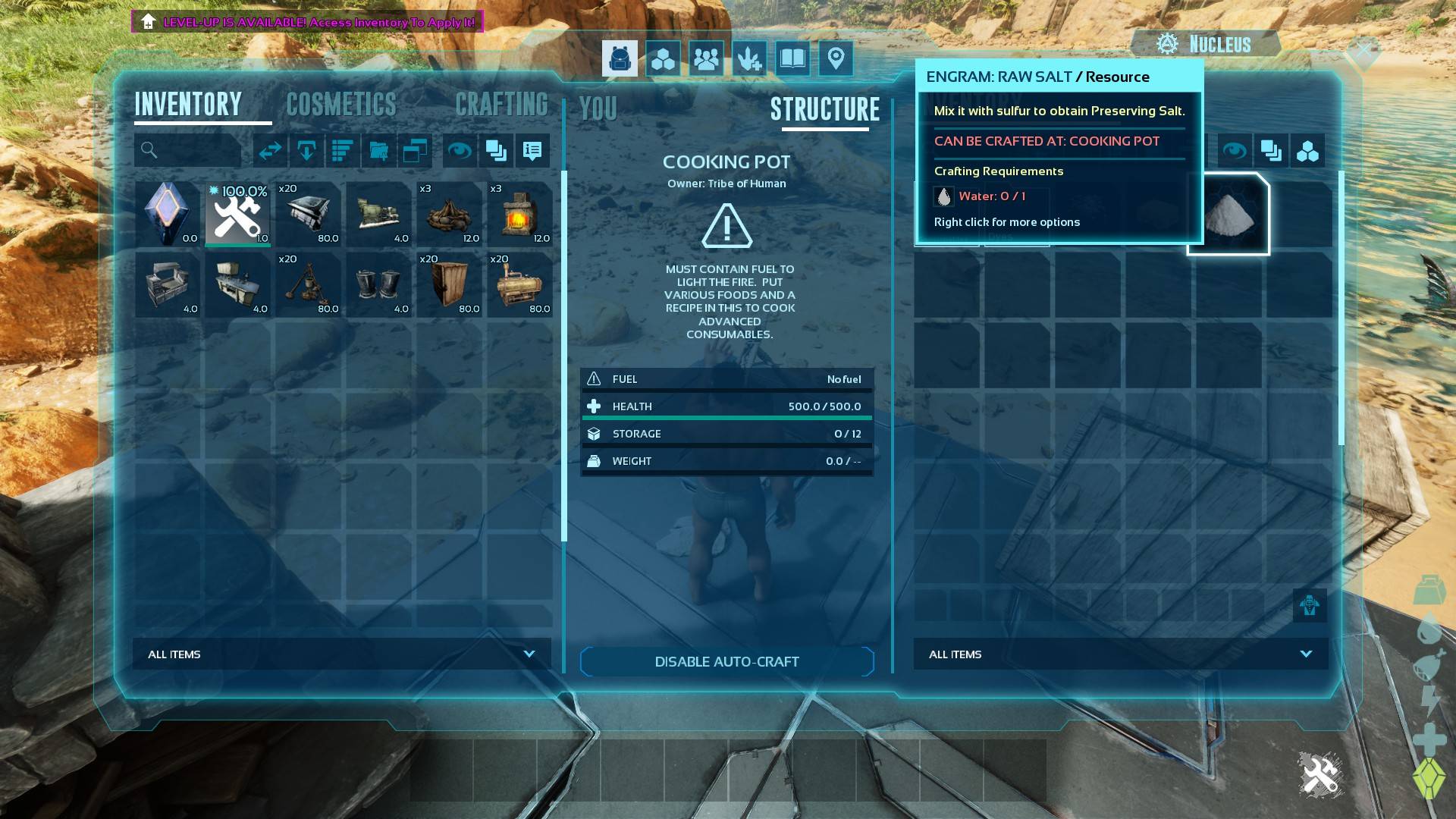Open the Crafting tab
Screen dimensions: 1456x819
click(x=501, y=105)
